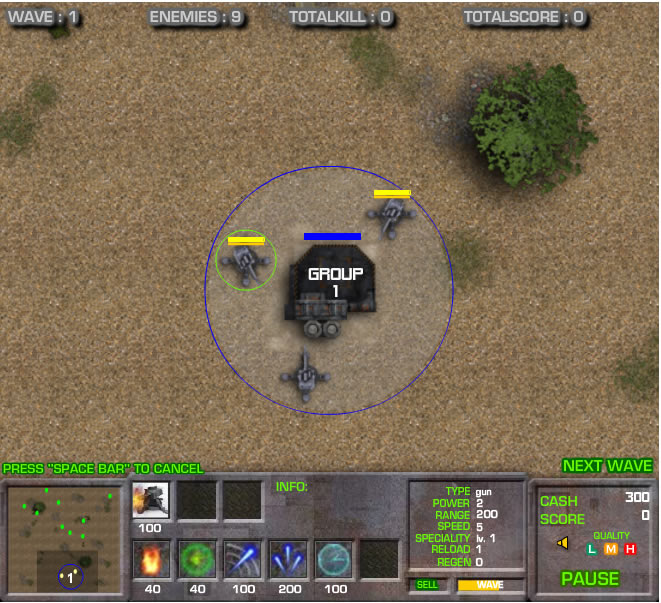Choose the fire explosion ability costing 40

coord(152,560)
